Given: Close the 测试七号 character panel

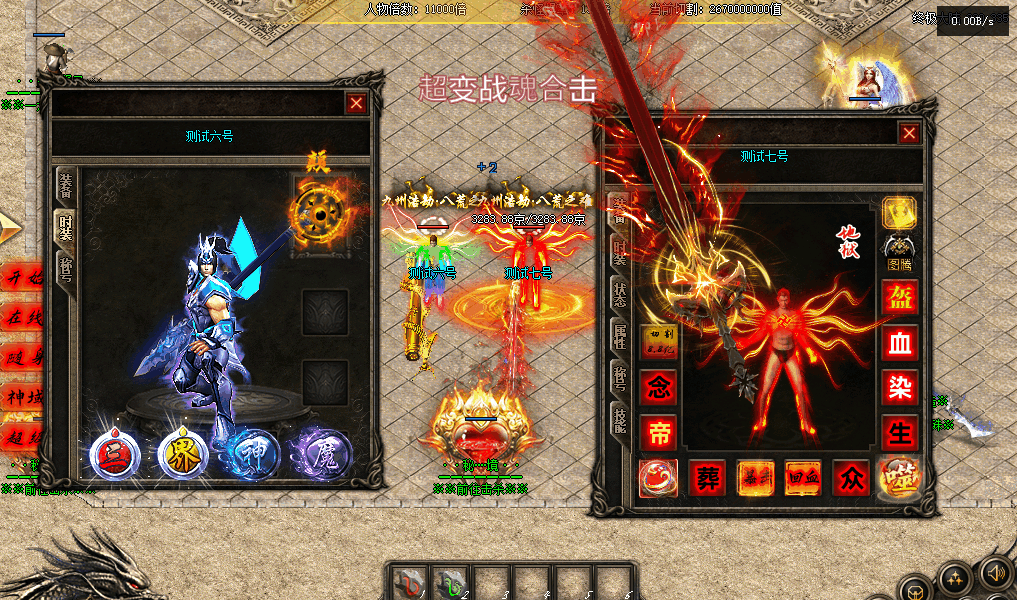Looking at the screenshot, I should [x=908, y=133].
